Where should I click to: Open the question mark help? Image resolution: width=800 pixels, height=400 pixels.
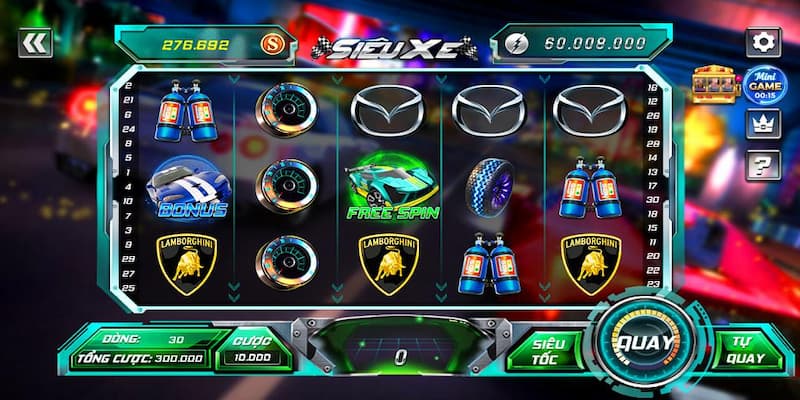762,164
